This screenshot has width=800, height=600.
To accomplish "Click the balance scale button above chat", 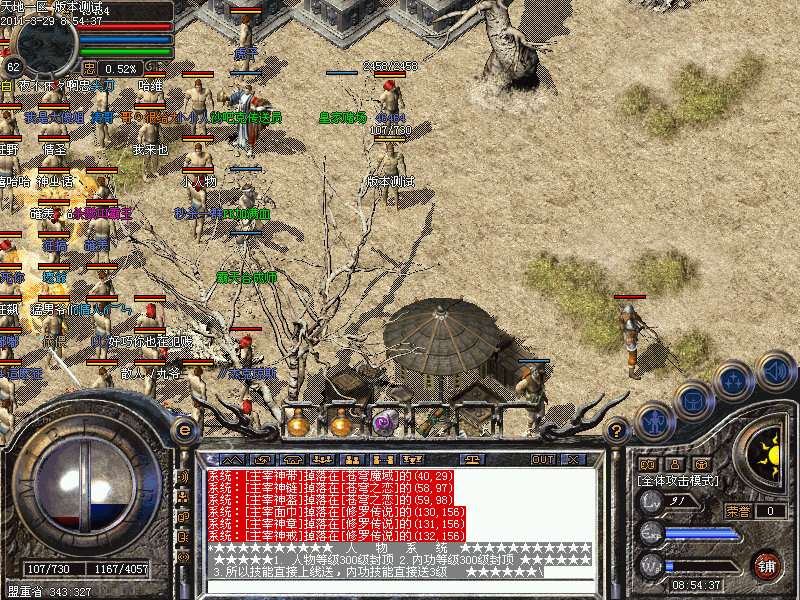I will click(x=473, y=460).
